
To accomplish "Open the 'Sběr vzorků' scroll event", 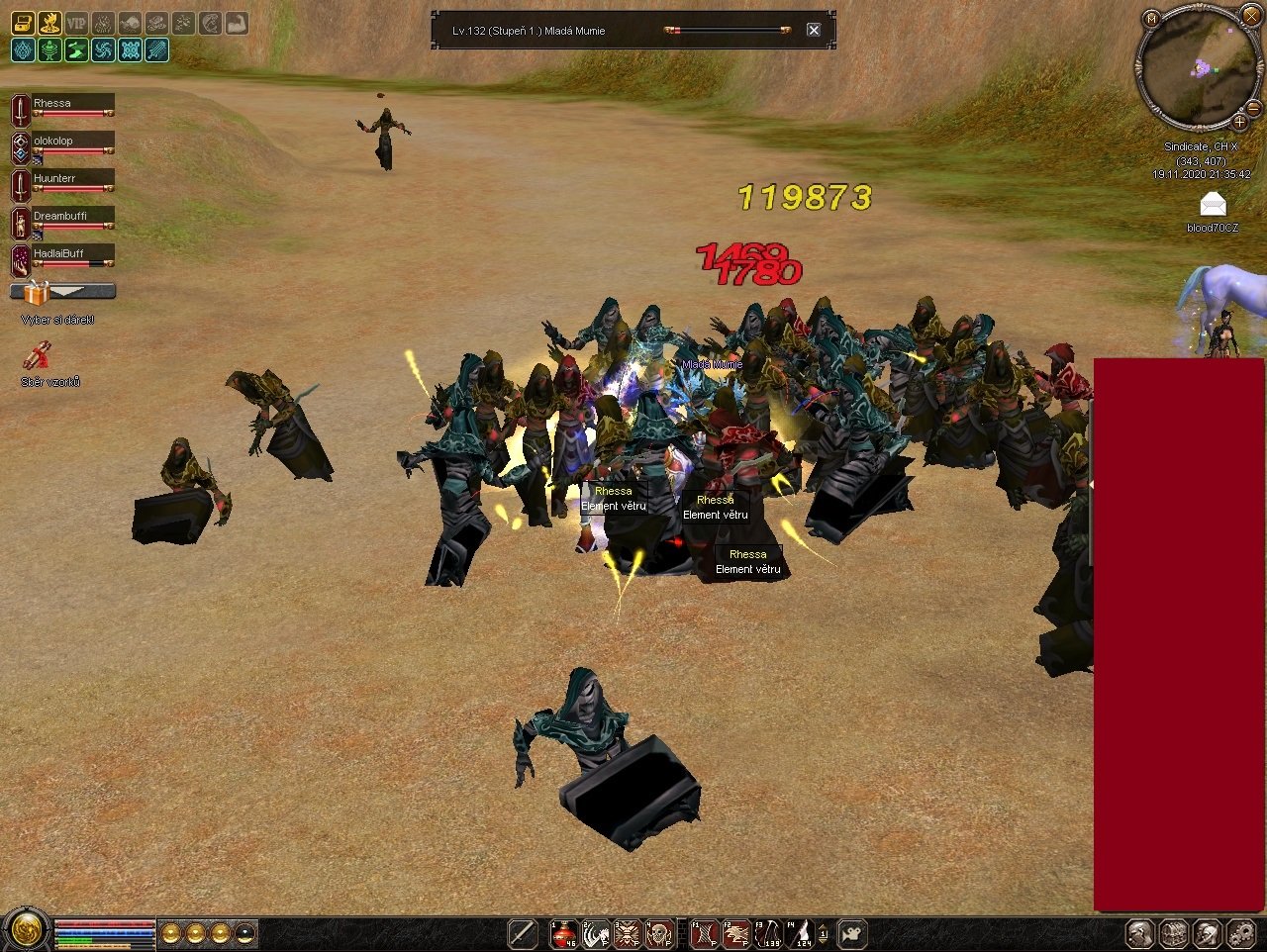I will click(x=38, y=355).
